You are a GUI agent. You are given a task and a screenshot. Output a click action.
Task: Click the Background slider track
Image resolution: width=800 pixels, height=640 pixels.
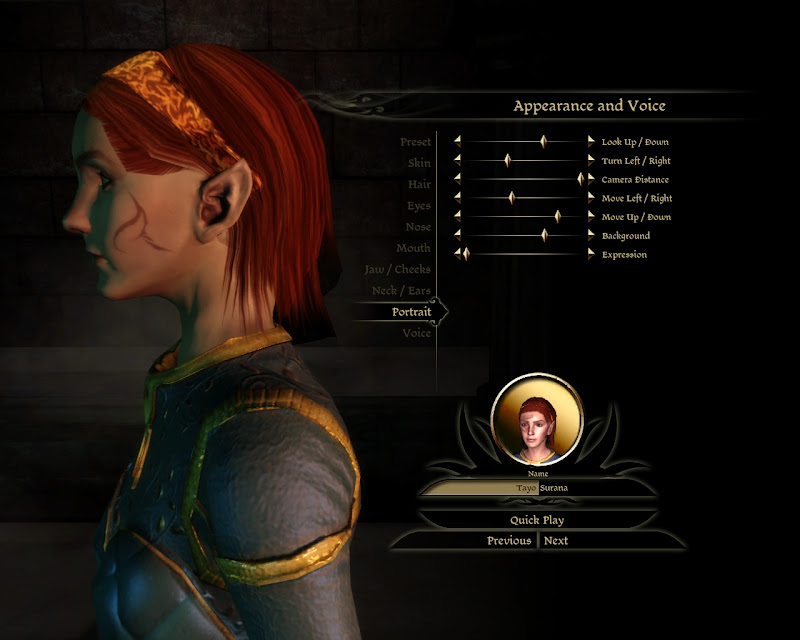coord(524,236)
